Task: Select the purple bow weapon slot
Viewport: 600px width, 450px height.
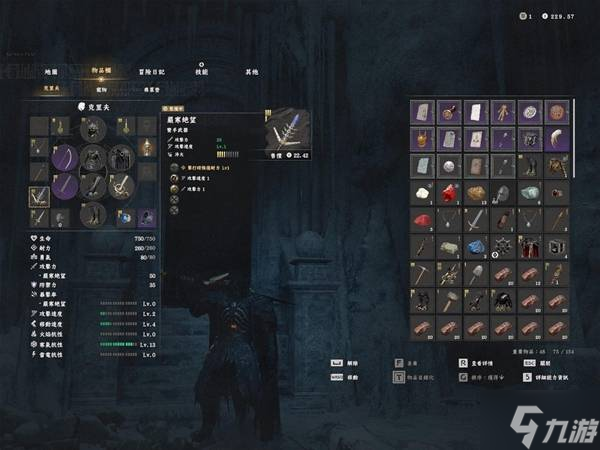Action: [x=66, y=158]
